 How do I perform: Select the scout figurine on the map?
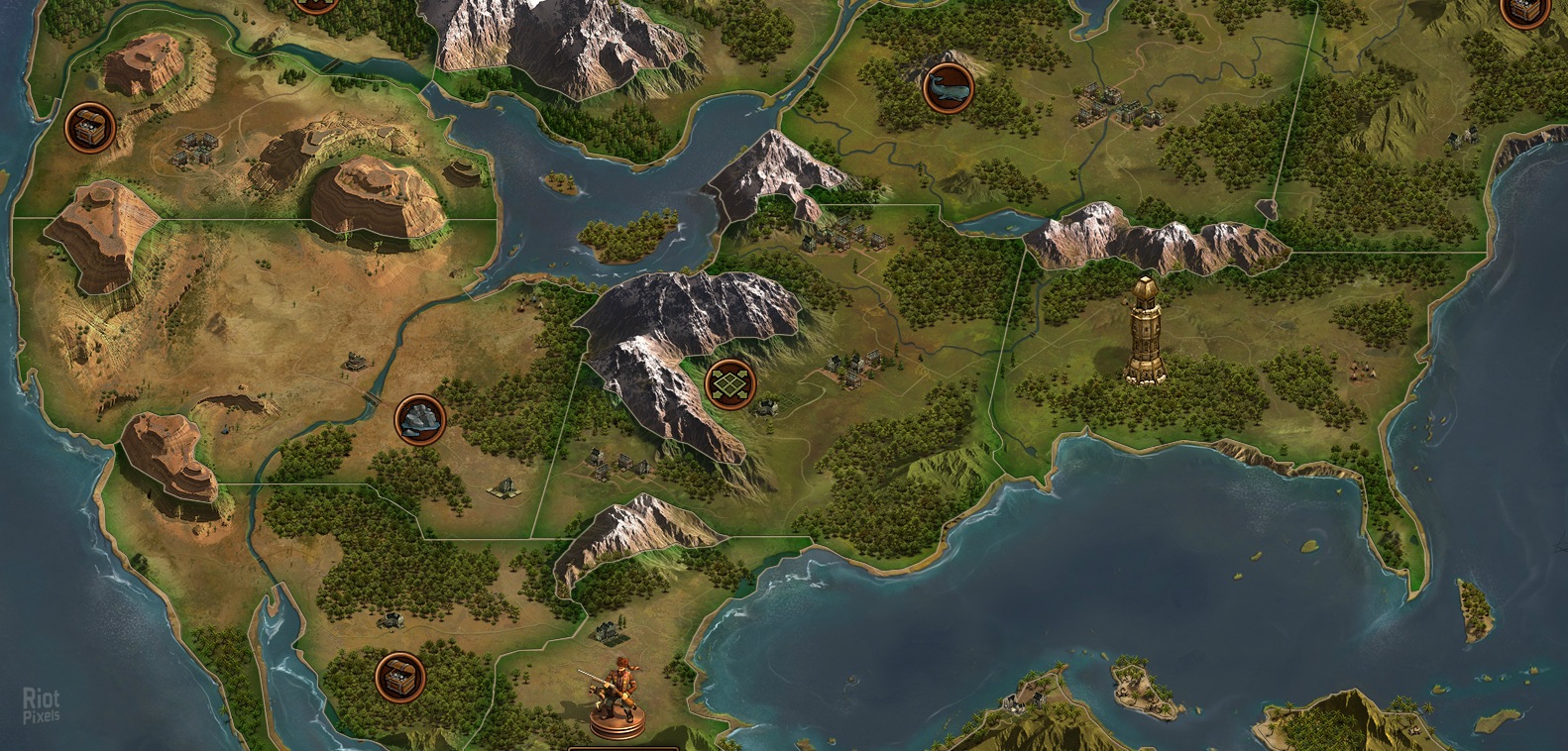[x=616, y=697]
